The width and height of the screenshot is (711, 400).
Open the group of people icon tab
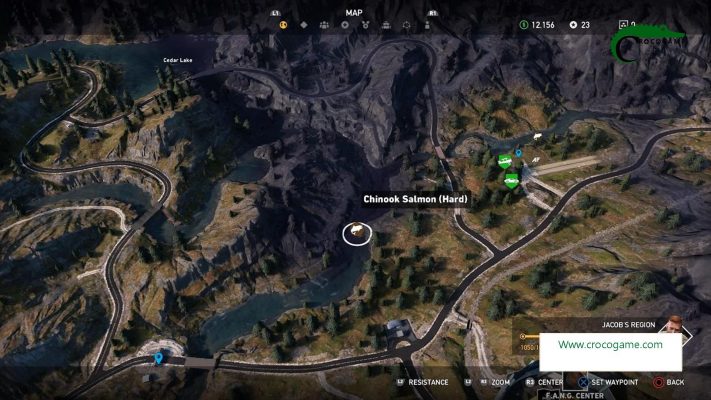coord(326,24)
